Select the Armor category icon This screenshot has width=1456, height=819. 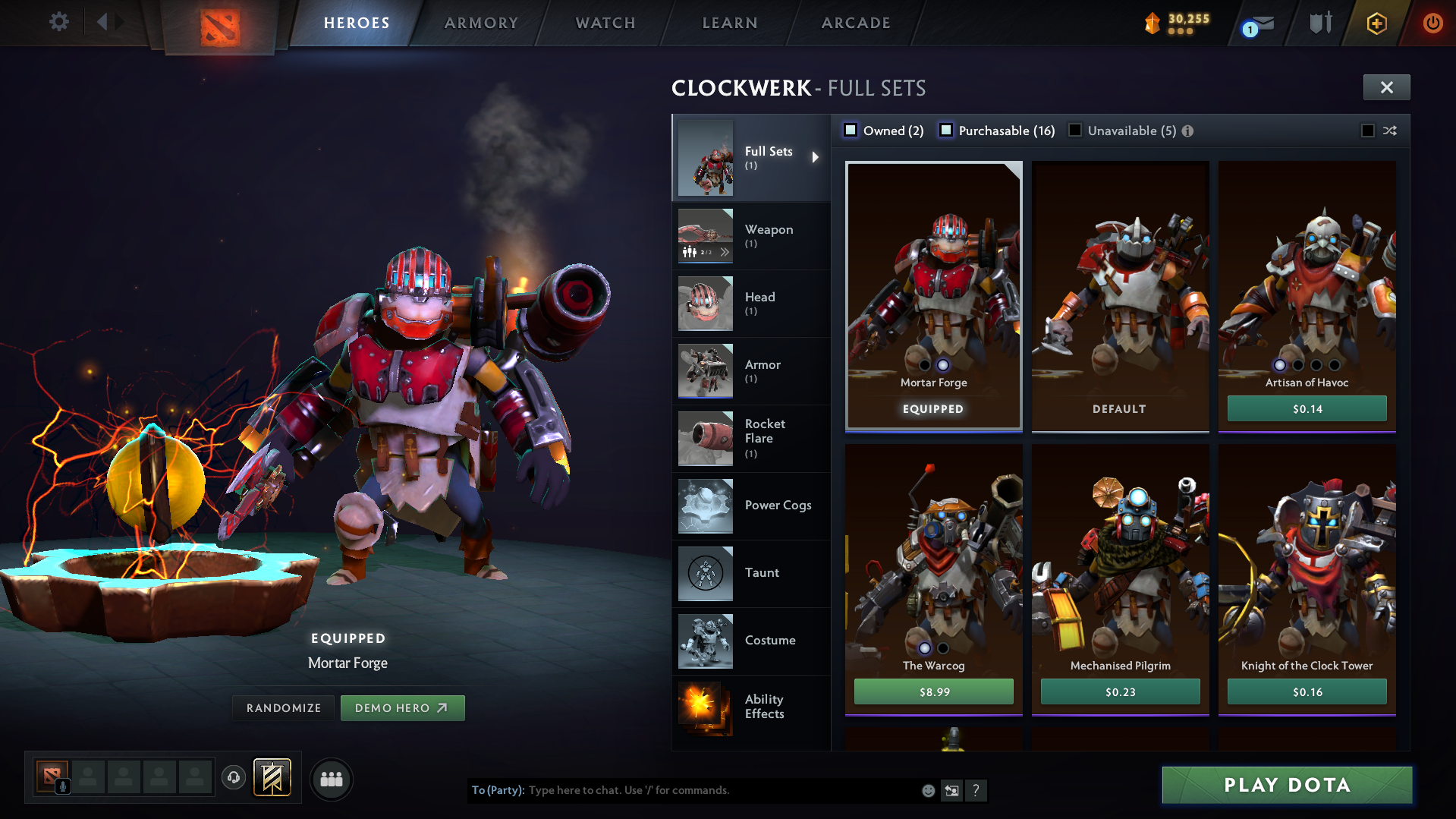pyautogui.click(x=705, y=371)
